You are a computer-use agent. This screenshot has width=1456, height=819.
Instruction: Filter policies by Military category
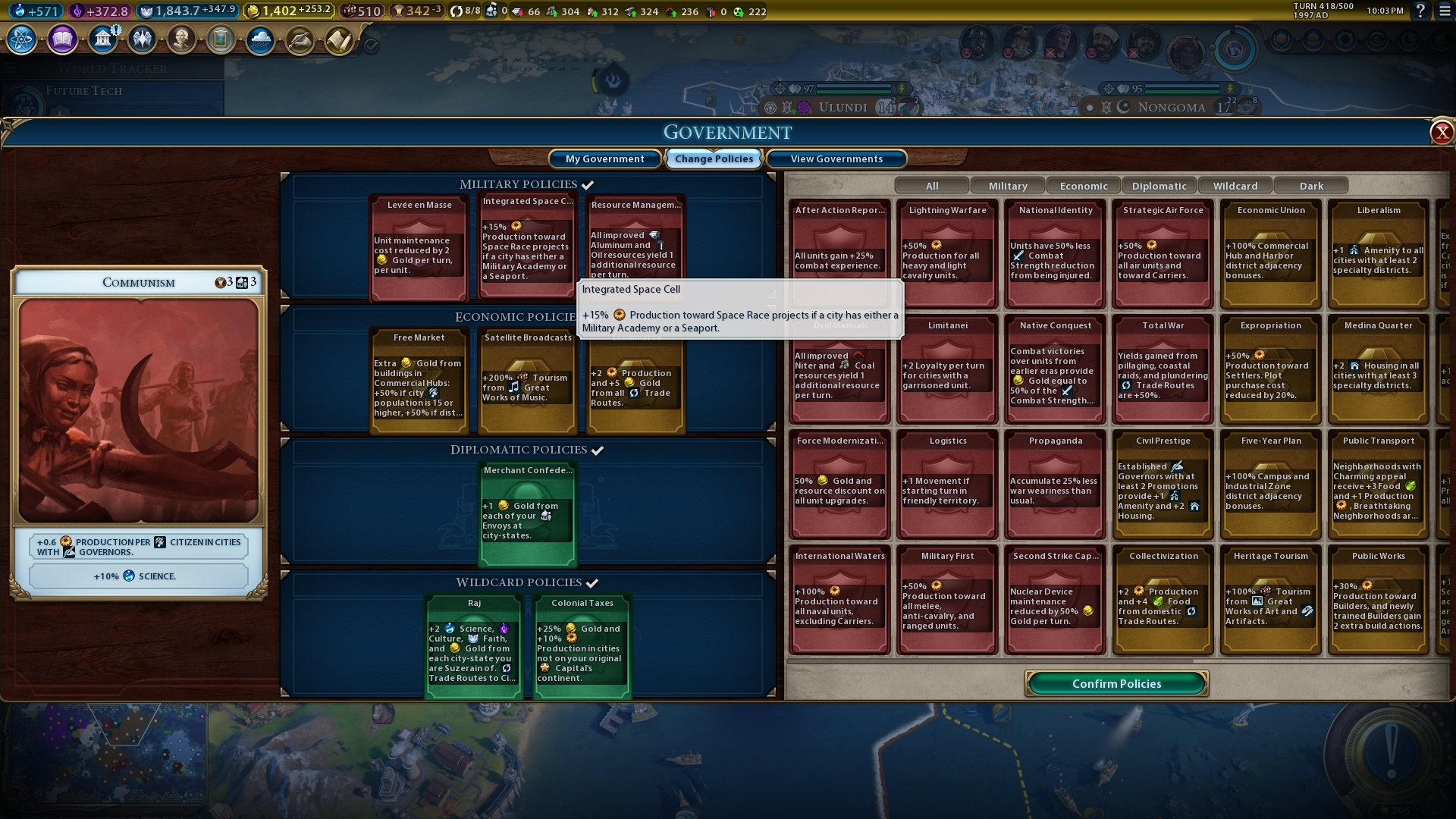(x=1008, y=186)
